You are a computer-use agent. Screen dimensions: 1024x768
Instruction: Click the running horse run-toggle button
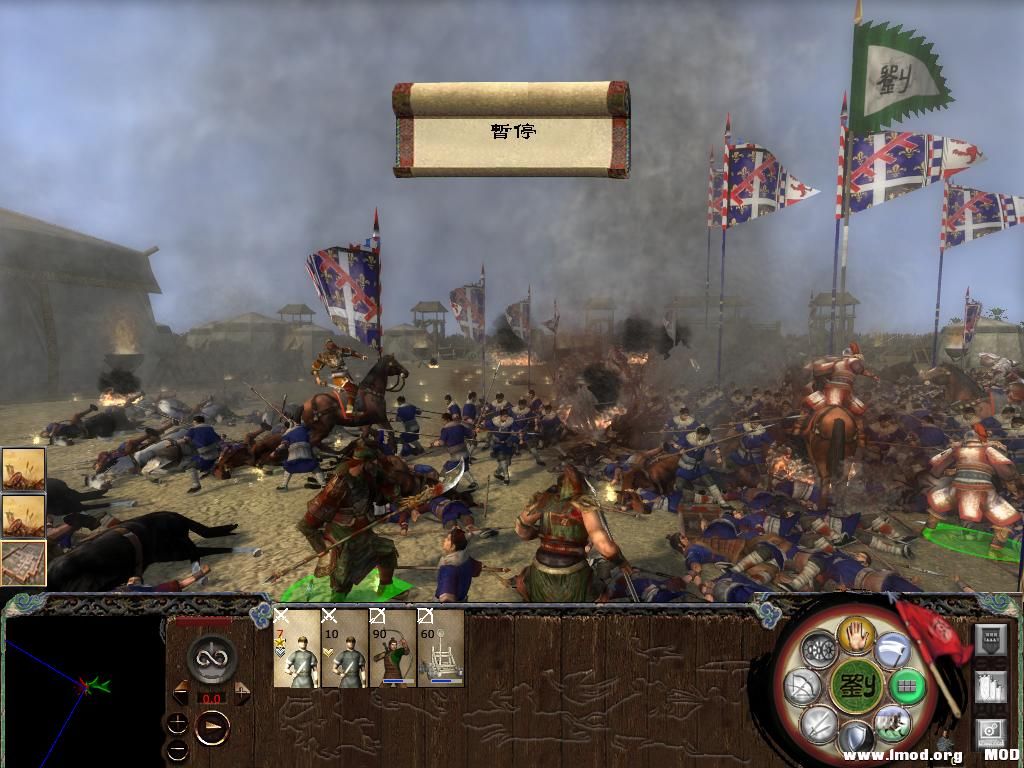tap(890, 723)
